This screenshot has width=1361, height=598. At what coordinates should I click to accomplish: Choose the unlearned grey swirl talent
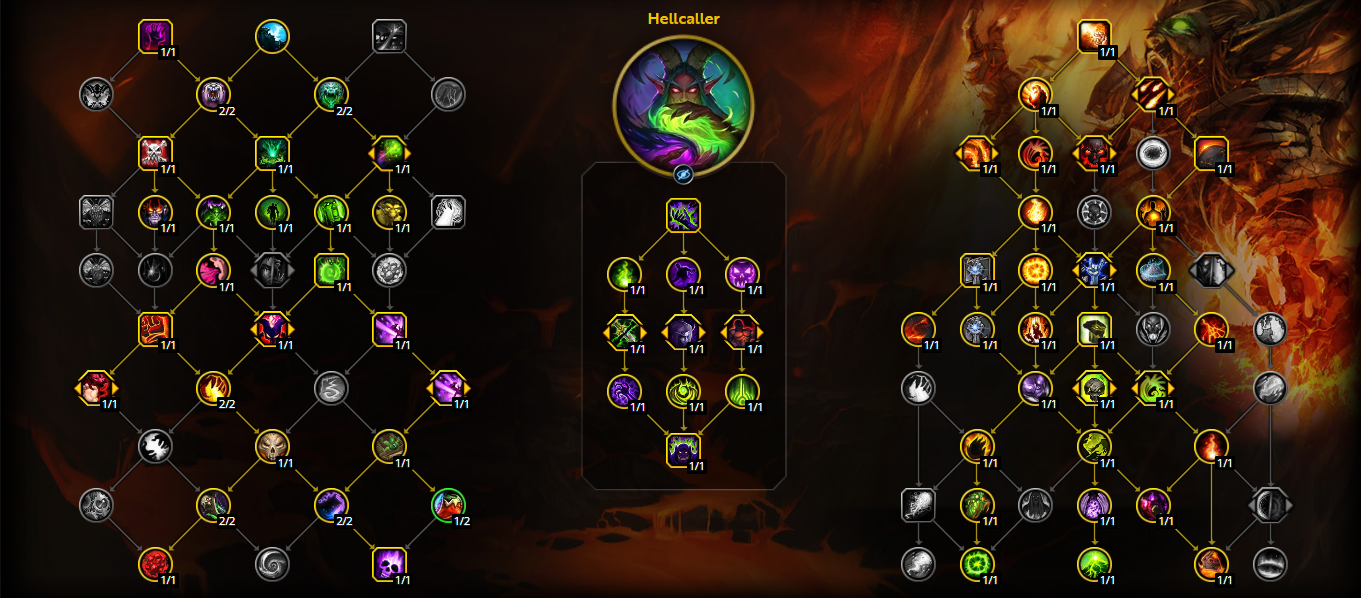(x=272, y=564)
